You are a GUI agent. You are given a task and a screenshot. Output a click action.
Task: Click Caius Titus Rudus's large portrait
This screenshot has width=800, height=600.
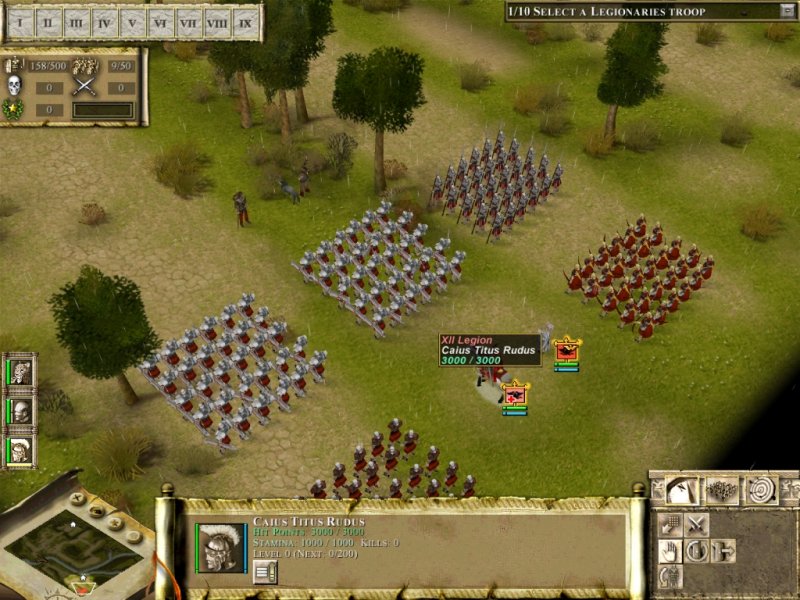[220, 546]
